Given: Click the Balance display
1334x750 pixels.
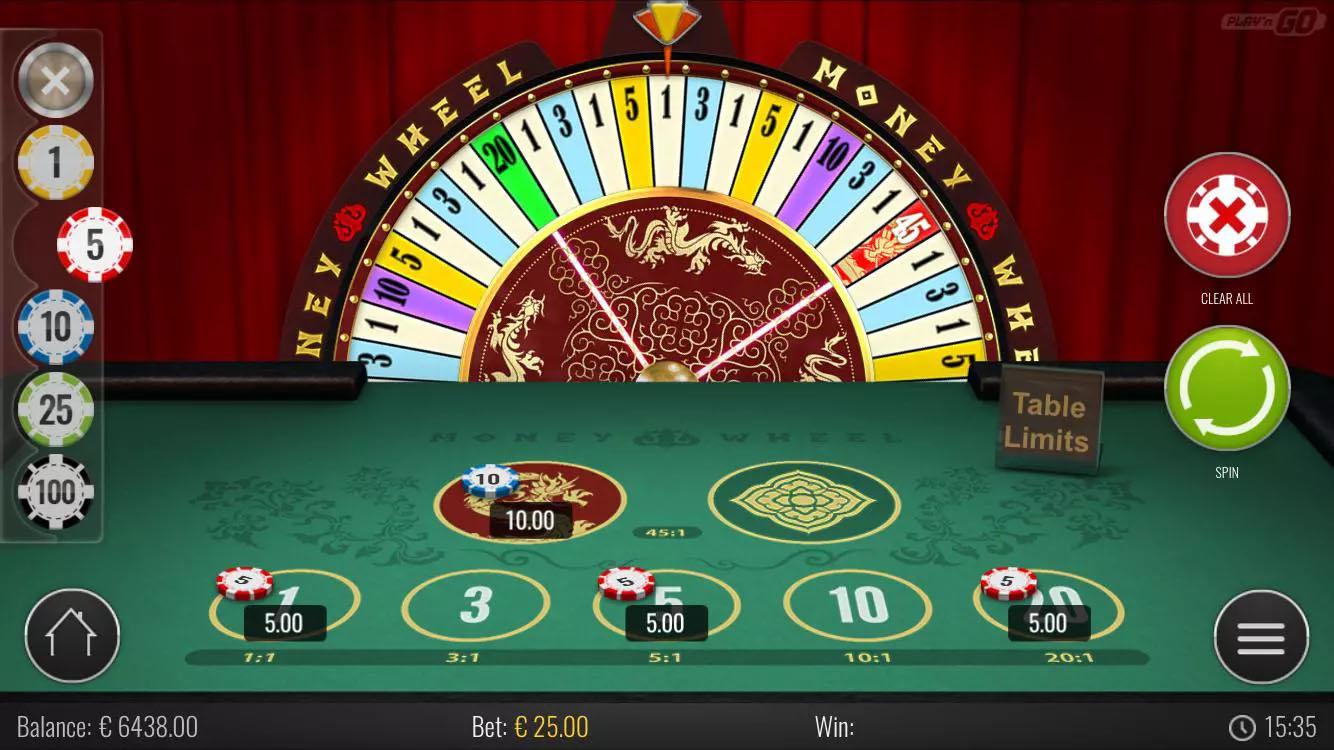Looking at the screenshot, I should click(105, 727).
